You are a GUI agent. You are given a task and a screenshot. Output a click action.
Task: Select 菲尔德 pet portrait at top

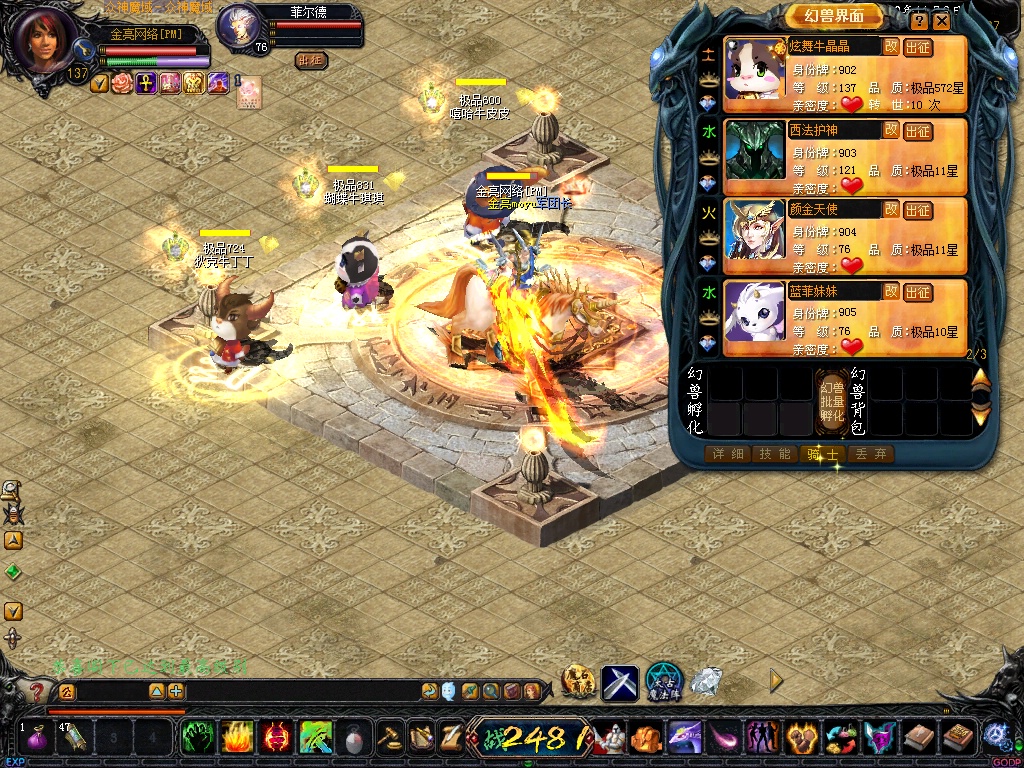coord(238,25)
